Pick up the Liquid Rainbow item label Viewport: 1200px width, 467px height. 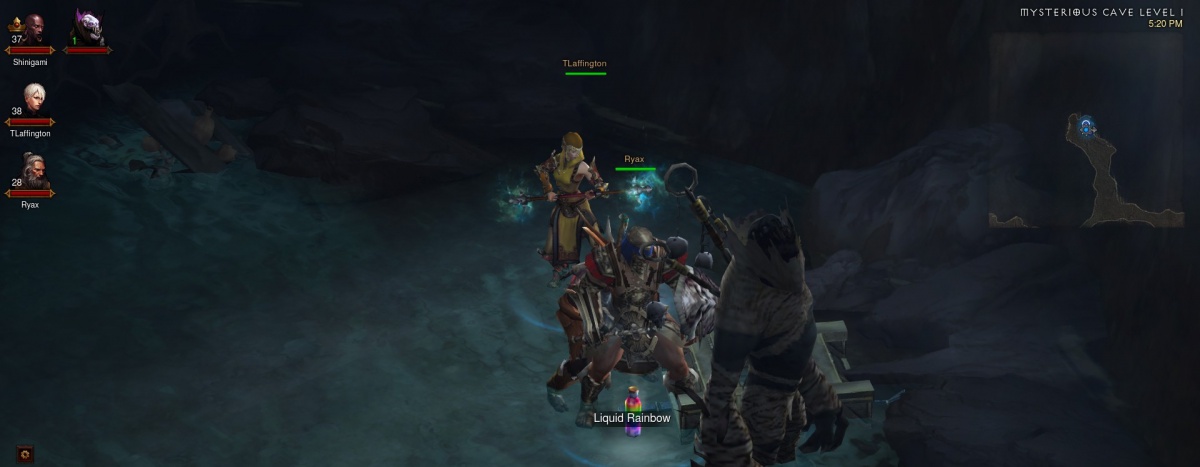631,418
